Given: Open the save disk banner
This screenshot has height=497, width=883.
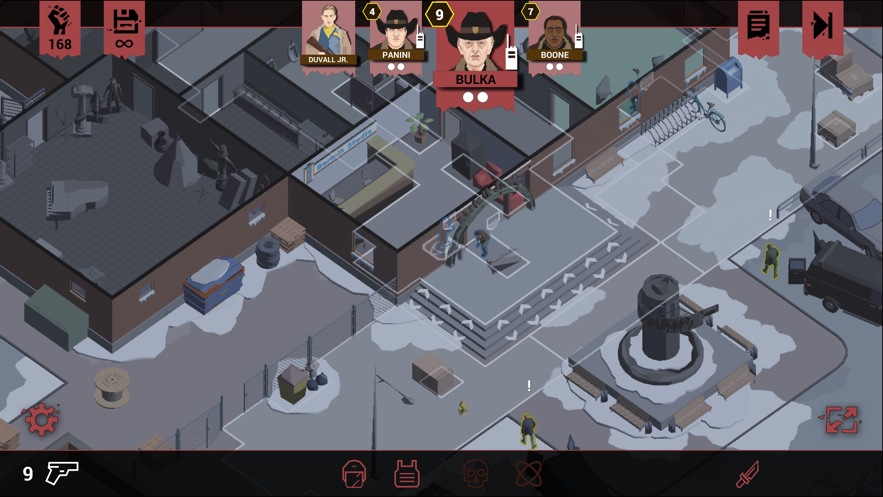Looking at the screenshot, I should pos(124,27).
